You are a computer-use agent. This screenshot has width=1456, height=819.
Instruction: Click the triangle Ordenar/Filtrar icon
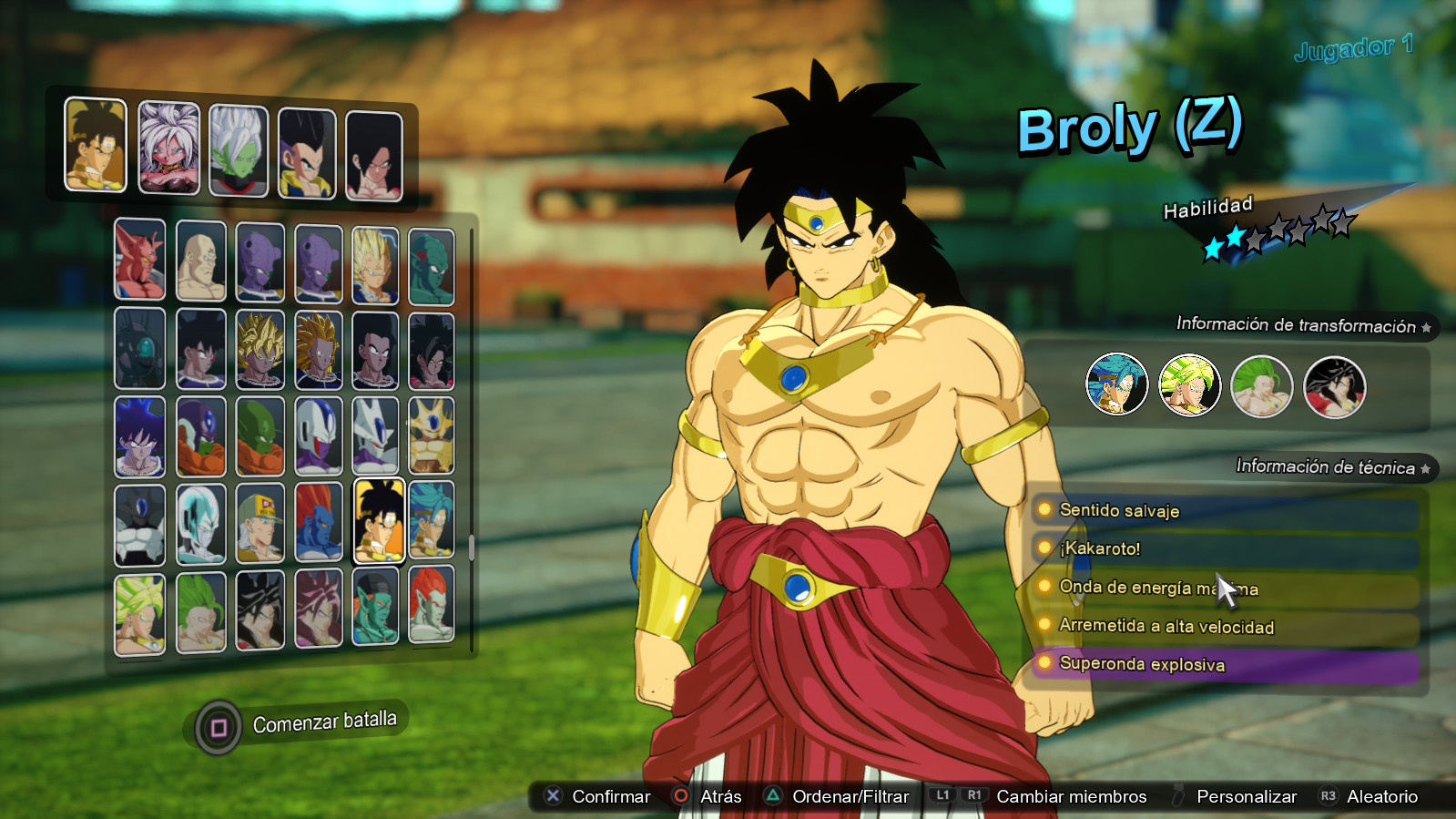773,795
